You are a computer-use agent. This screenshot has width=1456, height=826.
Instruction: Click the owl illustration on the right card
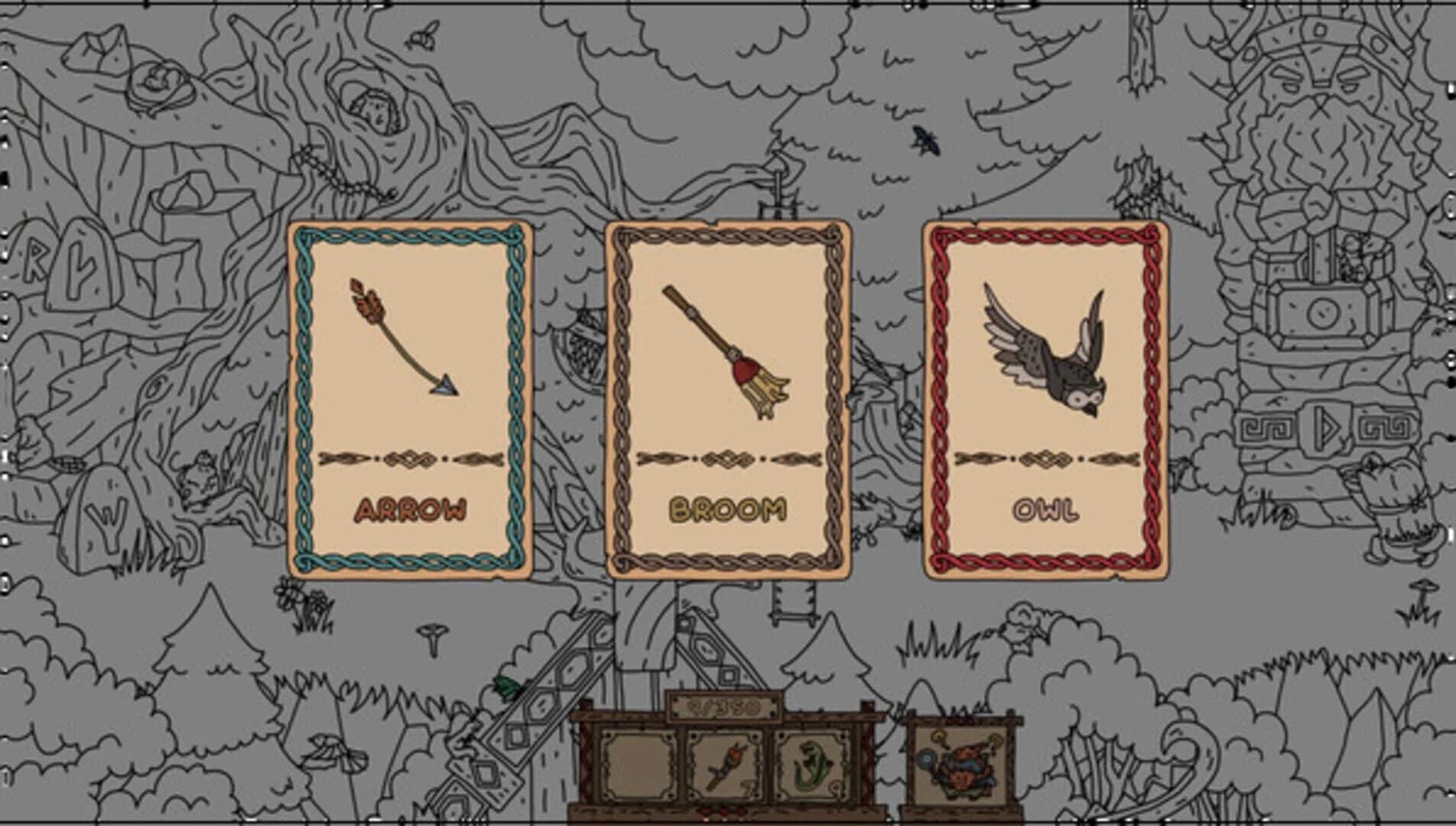point(1044,352)
